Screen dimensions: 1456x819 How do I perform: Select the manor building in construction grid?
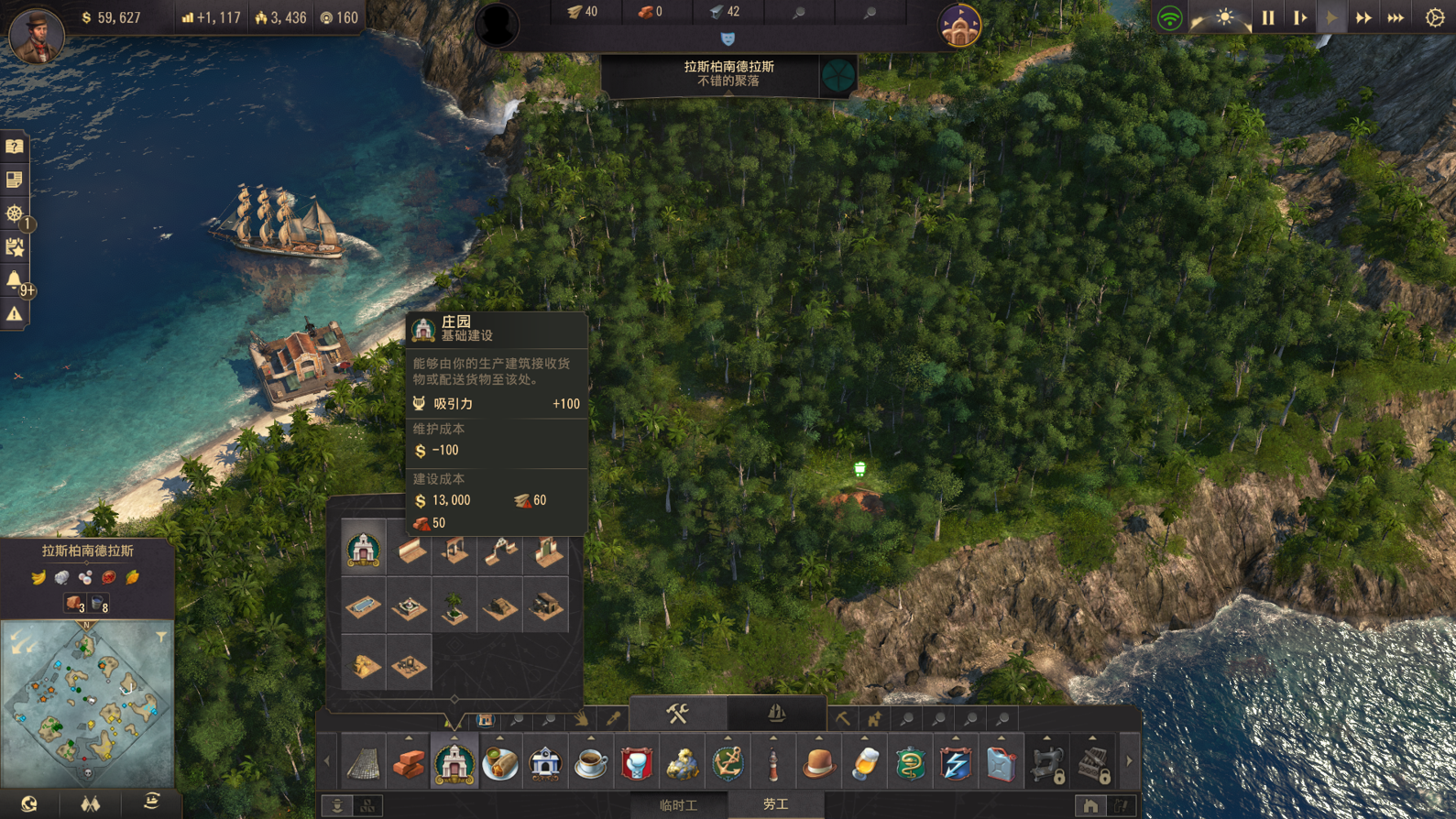tap(364, 550)
